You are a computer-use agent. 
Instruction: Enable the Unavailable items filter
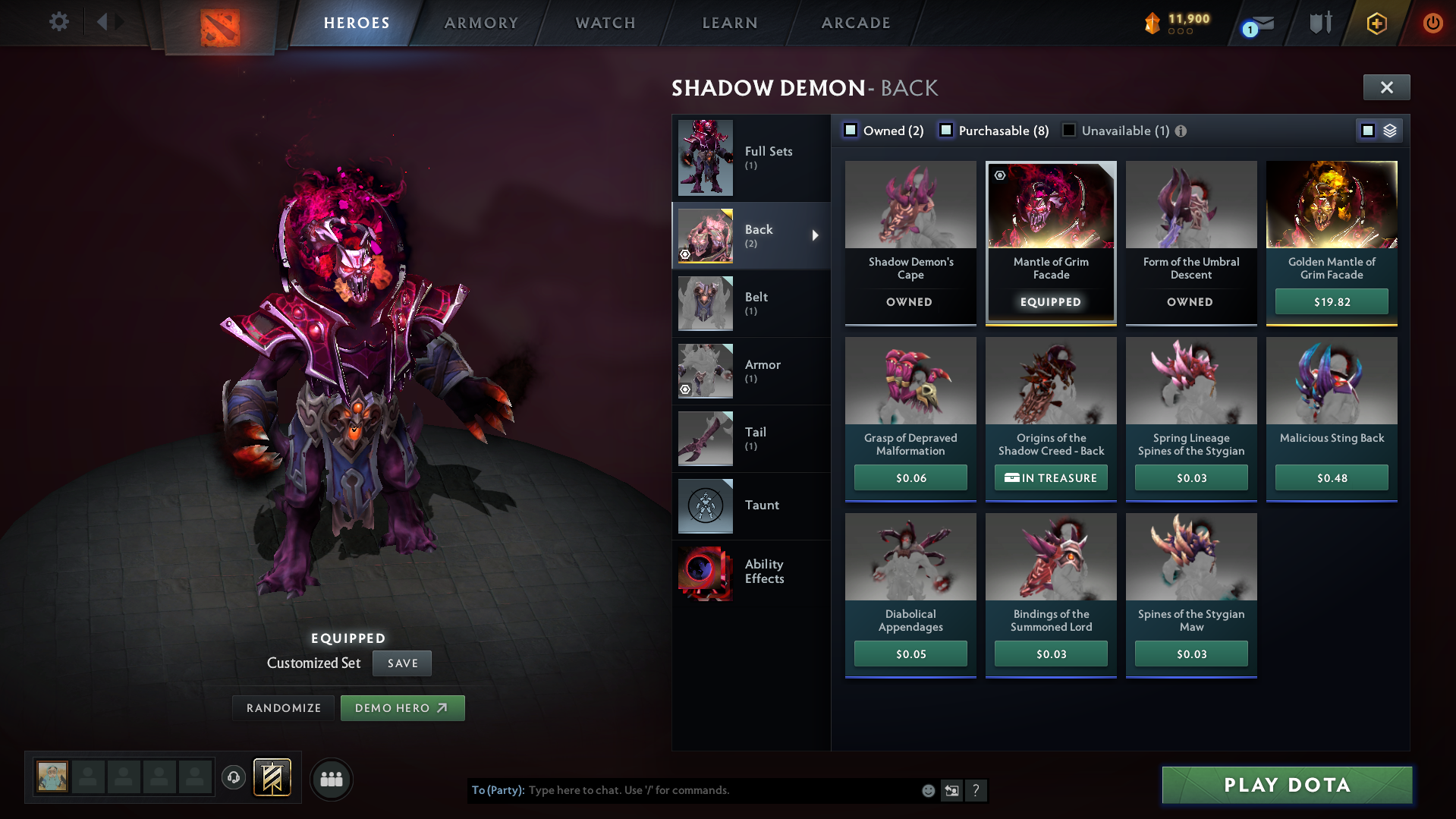click(x=1068, y=130)
